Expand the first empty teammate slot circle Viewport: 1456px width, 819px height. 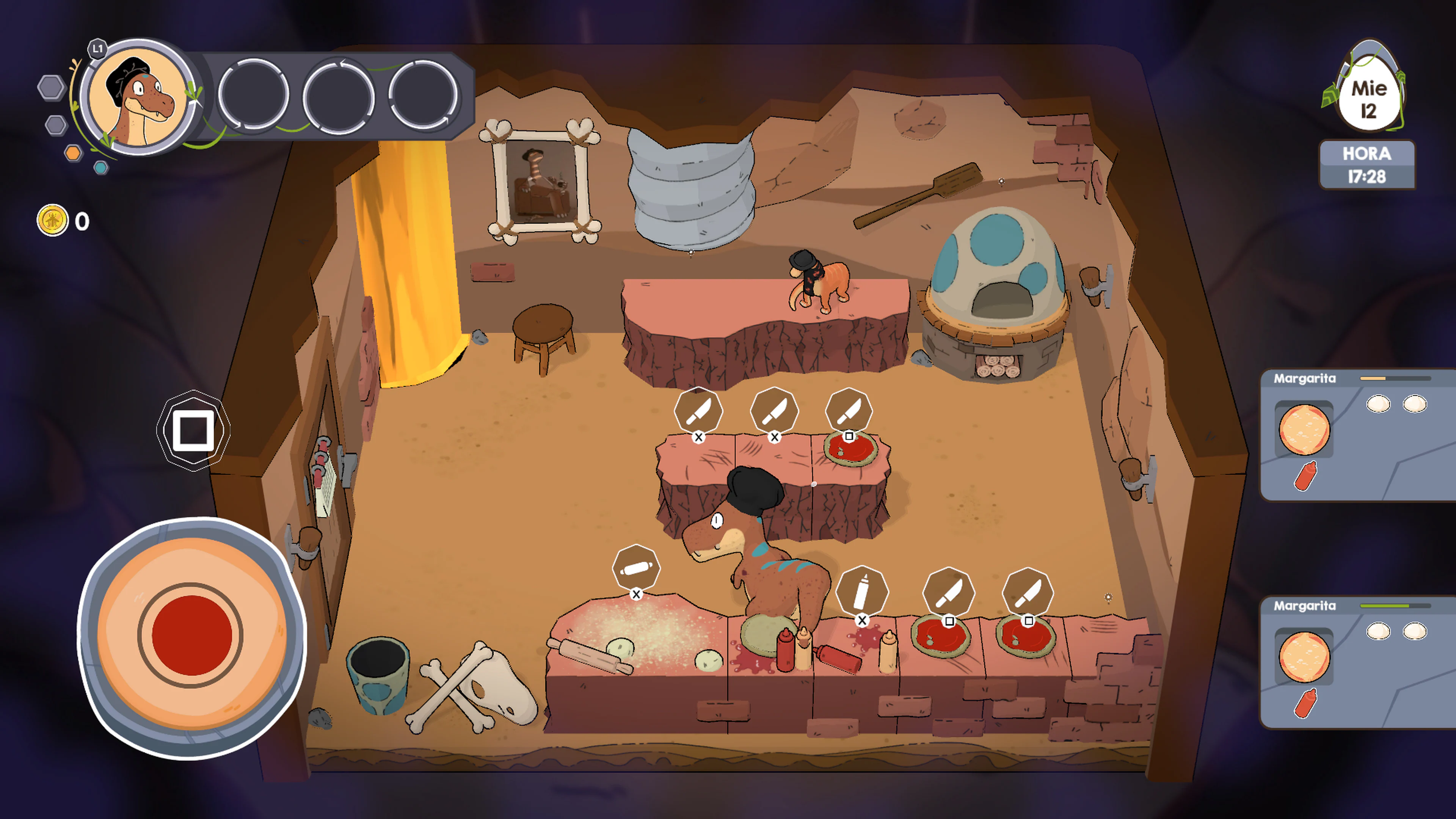pos(255,96)
